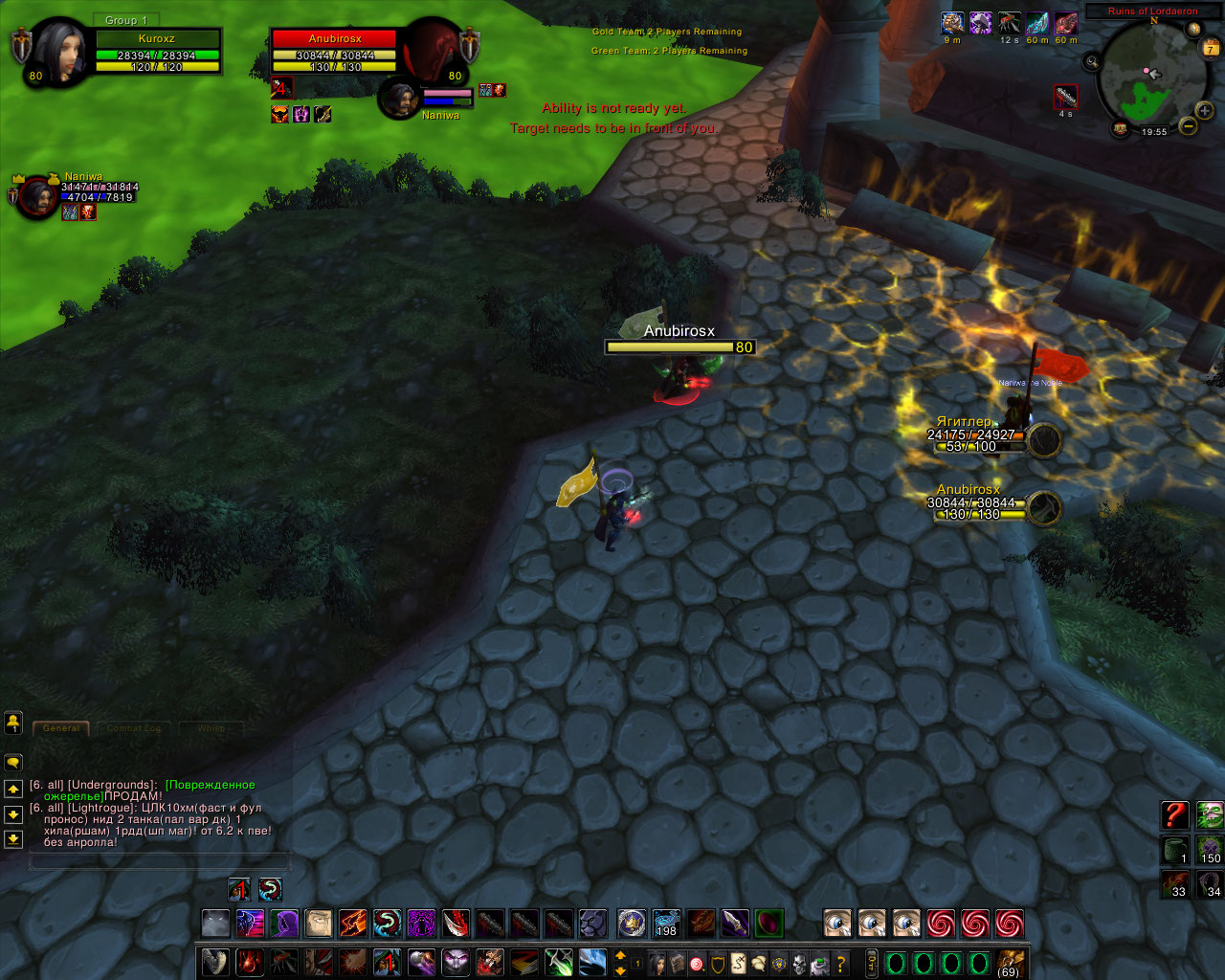Zoom out the minimap with the minus button
Screen dimensions: 1225x980
1188,125
